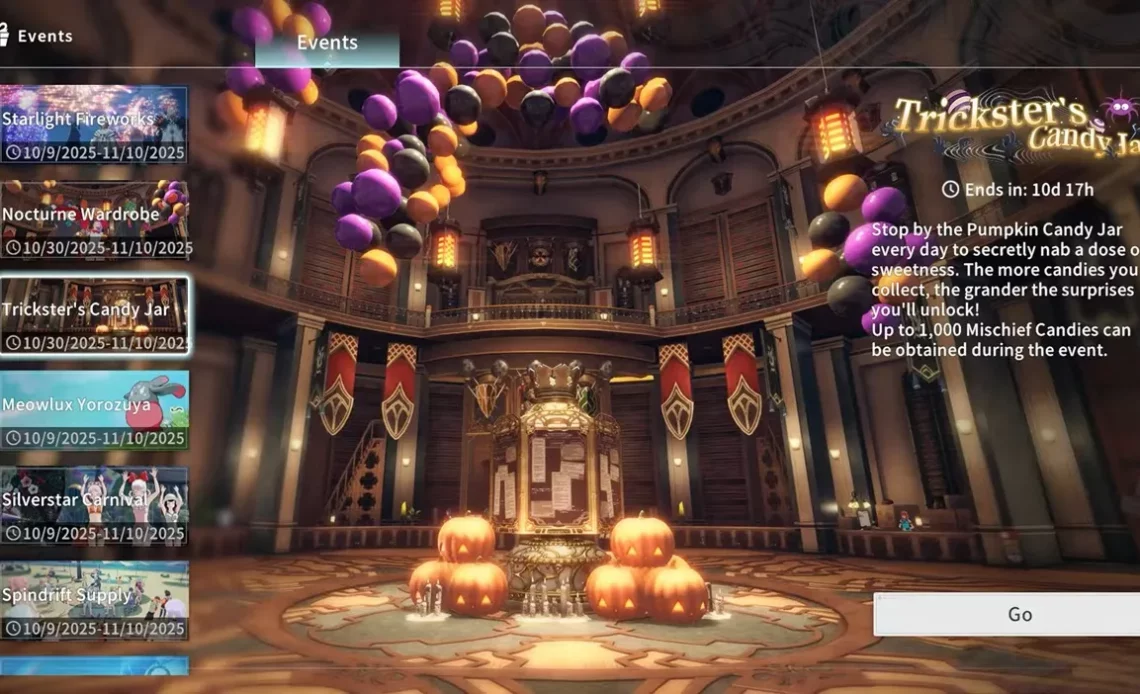This screenshot has width=1140, height=694.
Task: Show the Silverstar Carnival event
Action: tap(94, 505)
